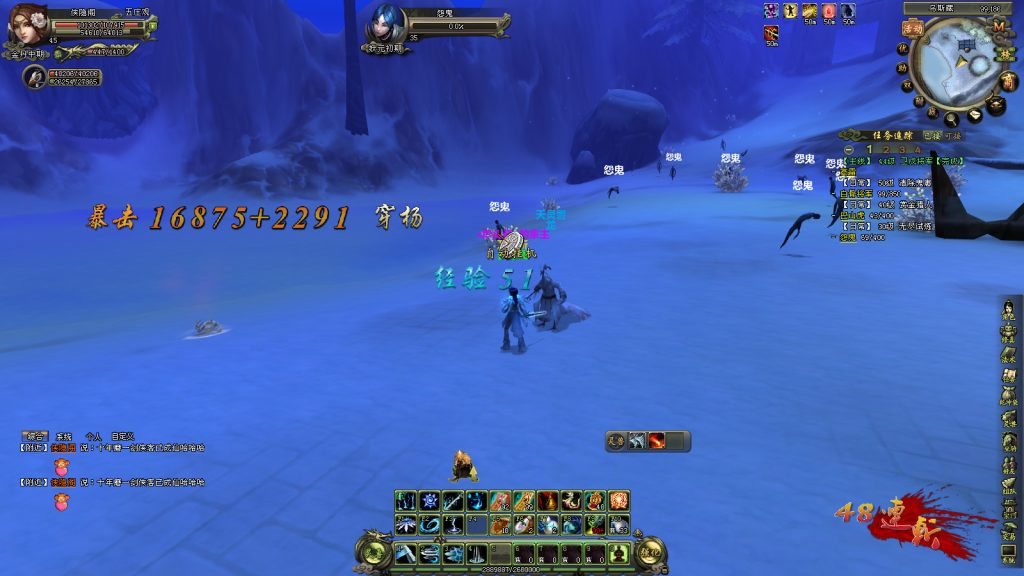The image size is (1024, 576).
Task: Click the green dragon orb left of hotbar
Action: click(x=372, y=551)
